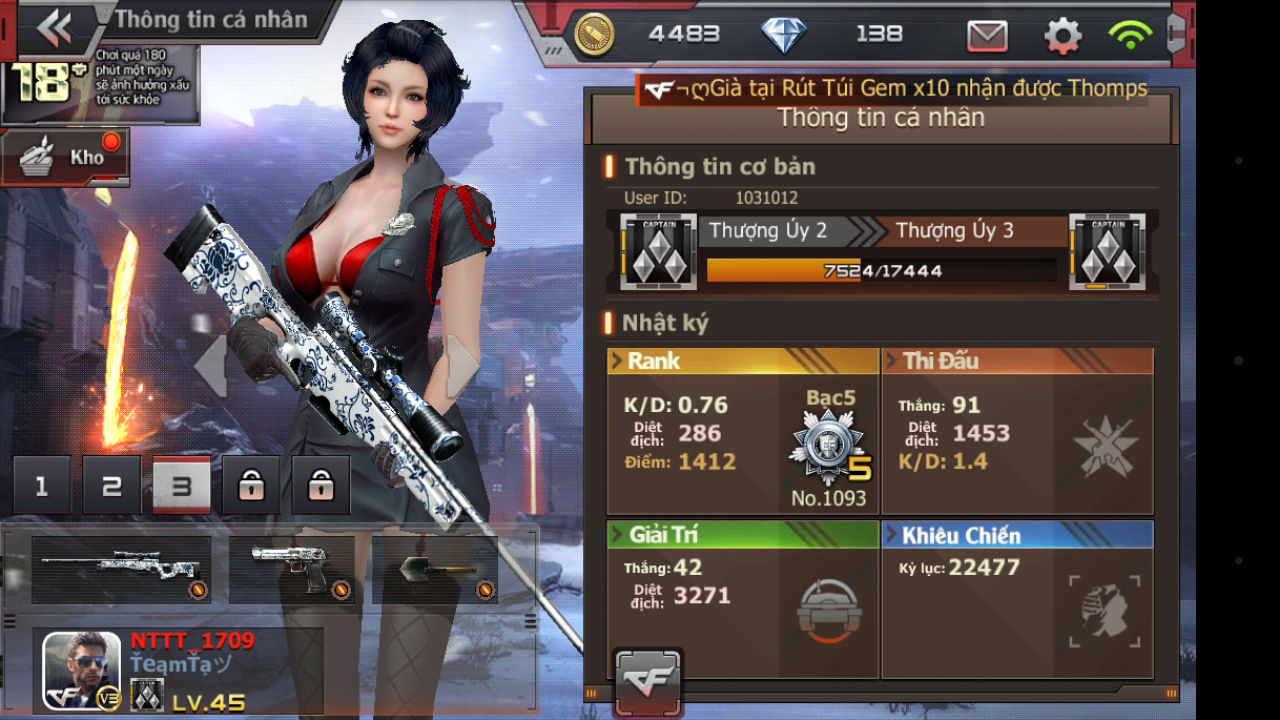Select loadout slot 1
The image size is (1280, 720).
pos(42,486)
